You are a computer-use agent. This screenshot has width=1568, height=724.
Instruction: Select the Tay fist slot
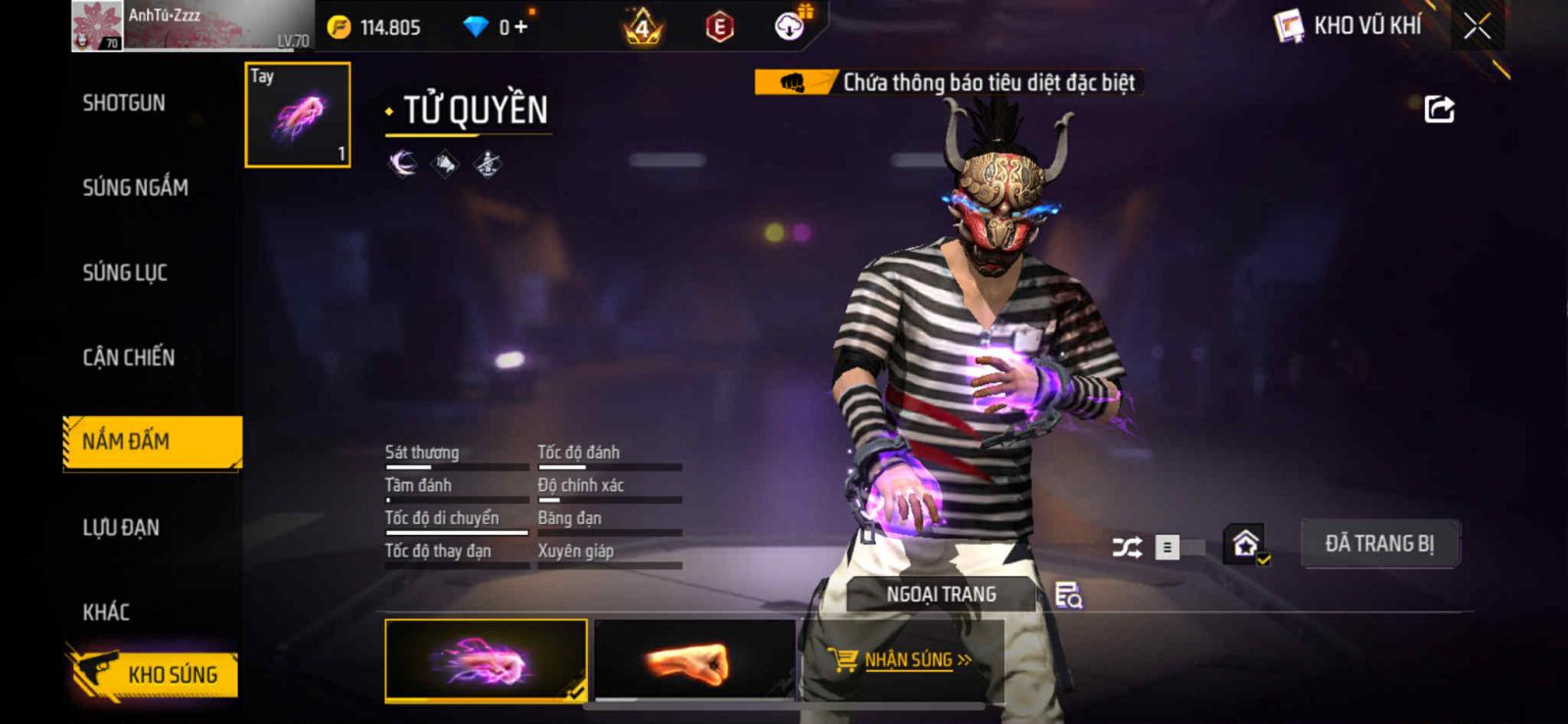(x=298, y=115)
